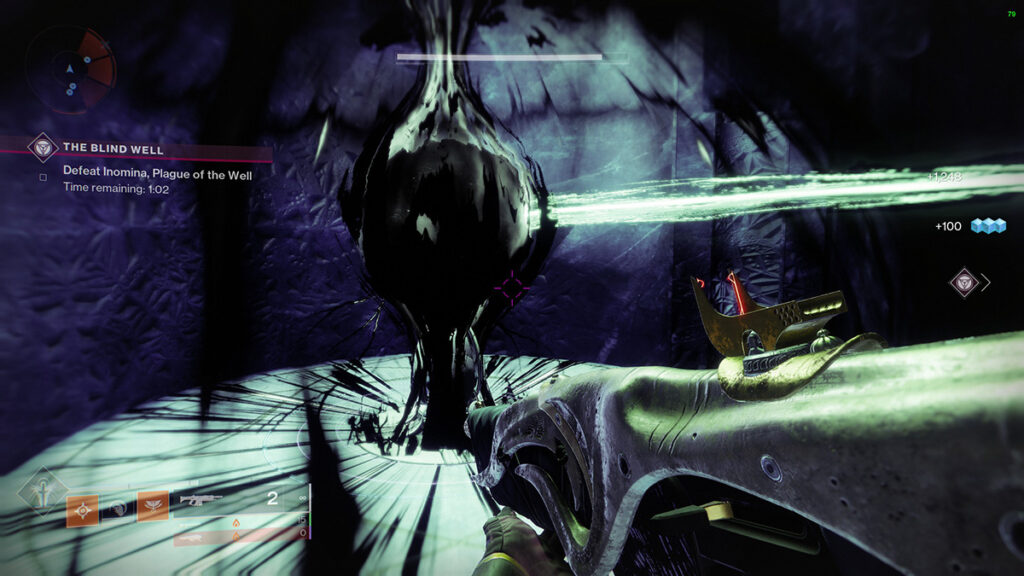Click the radar minimap
Image resolution: width=1024 pixels, height=576 pixels.
[71, 68]
